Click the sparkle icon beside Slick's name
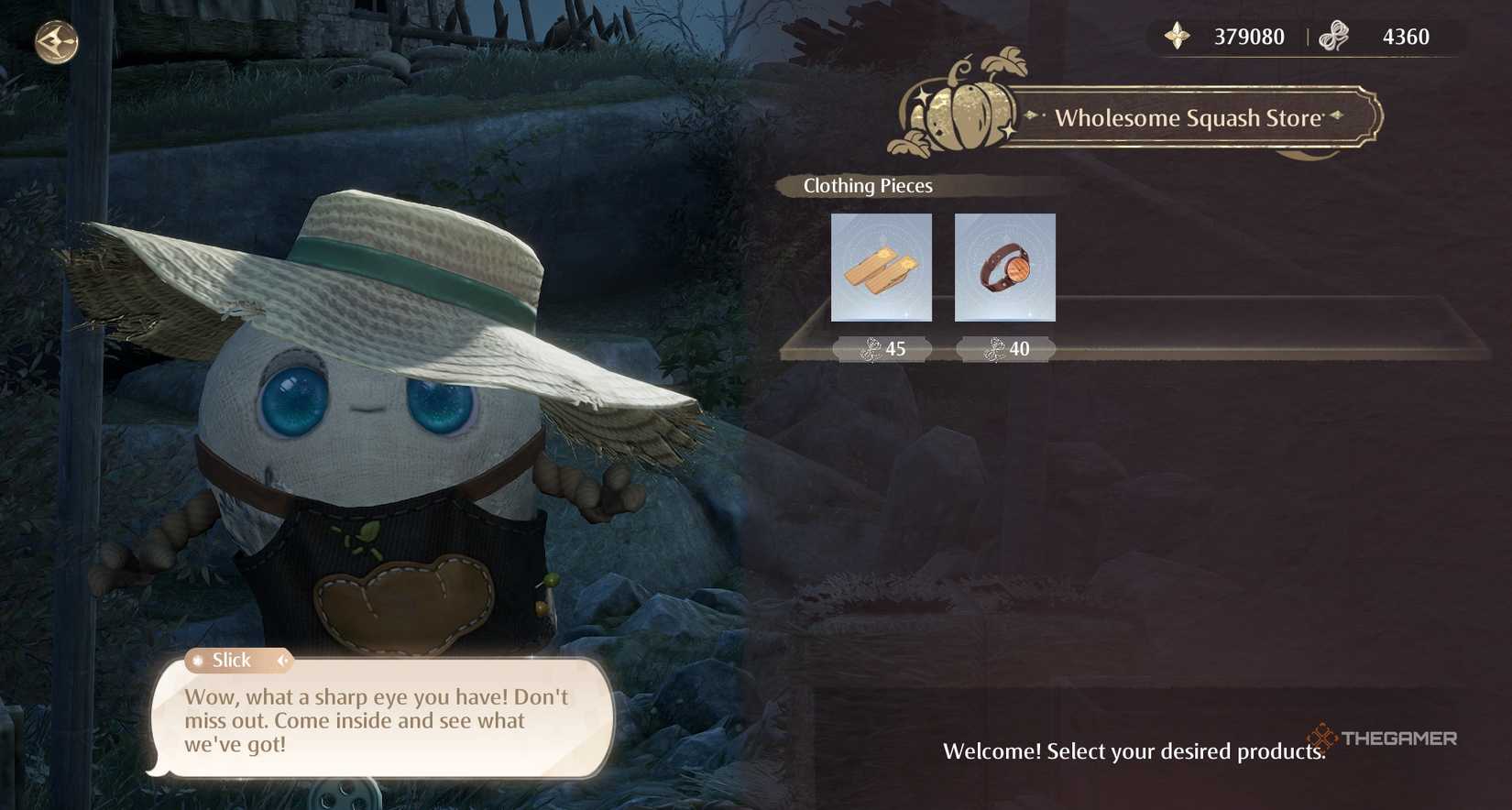The height and width of the screenshot is (810, 1512). tap(200, 660)
